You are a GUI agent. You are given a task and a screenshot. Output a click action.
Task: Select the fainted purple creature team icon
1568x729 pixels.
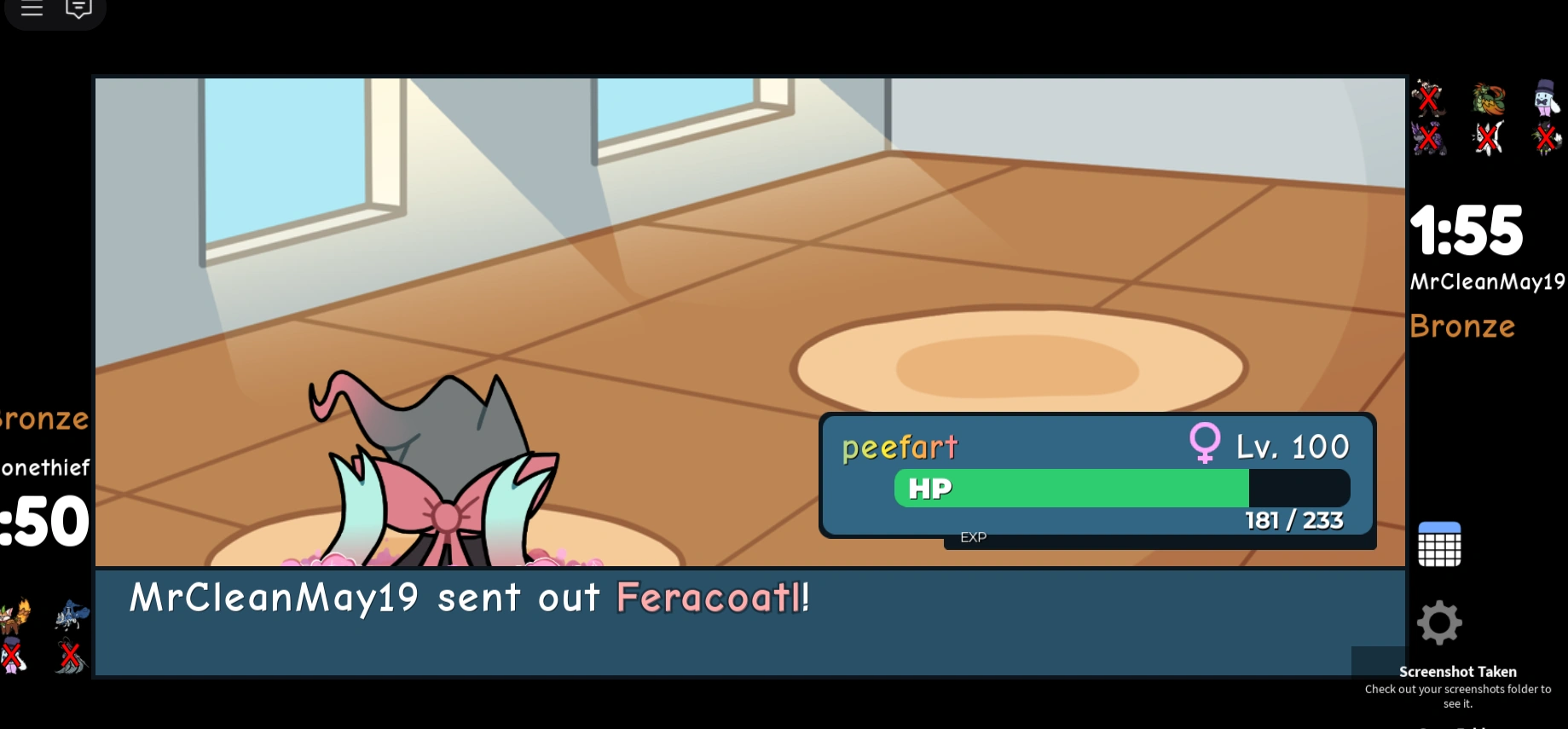point(1428,138)
